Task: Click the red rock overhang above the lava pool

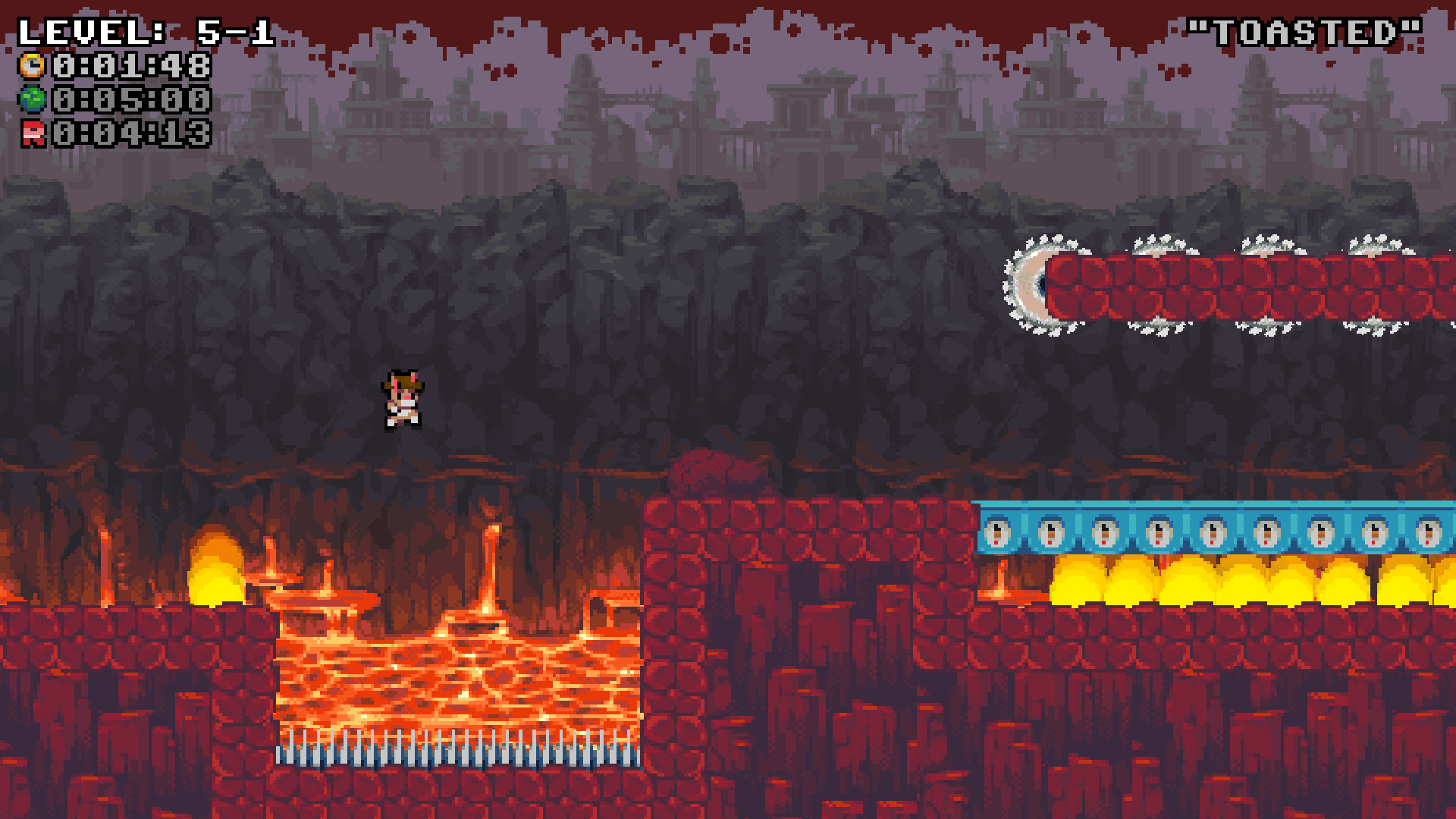Action: click(713, 470)
